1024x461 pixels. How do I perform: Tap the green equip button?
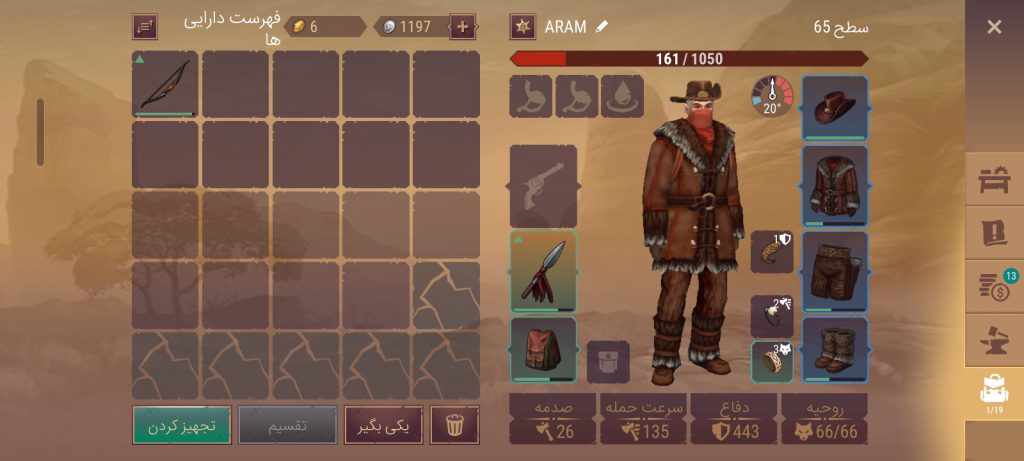click(x=182, y=425)
